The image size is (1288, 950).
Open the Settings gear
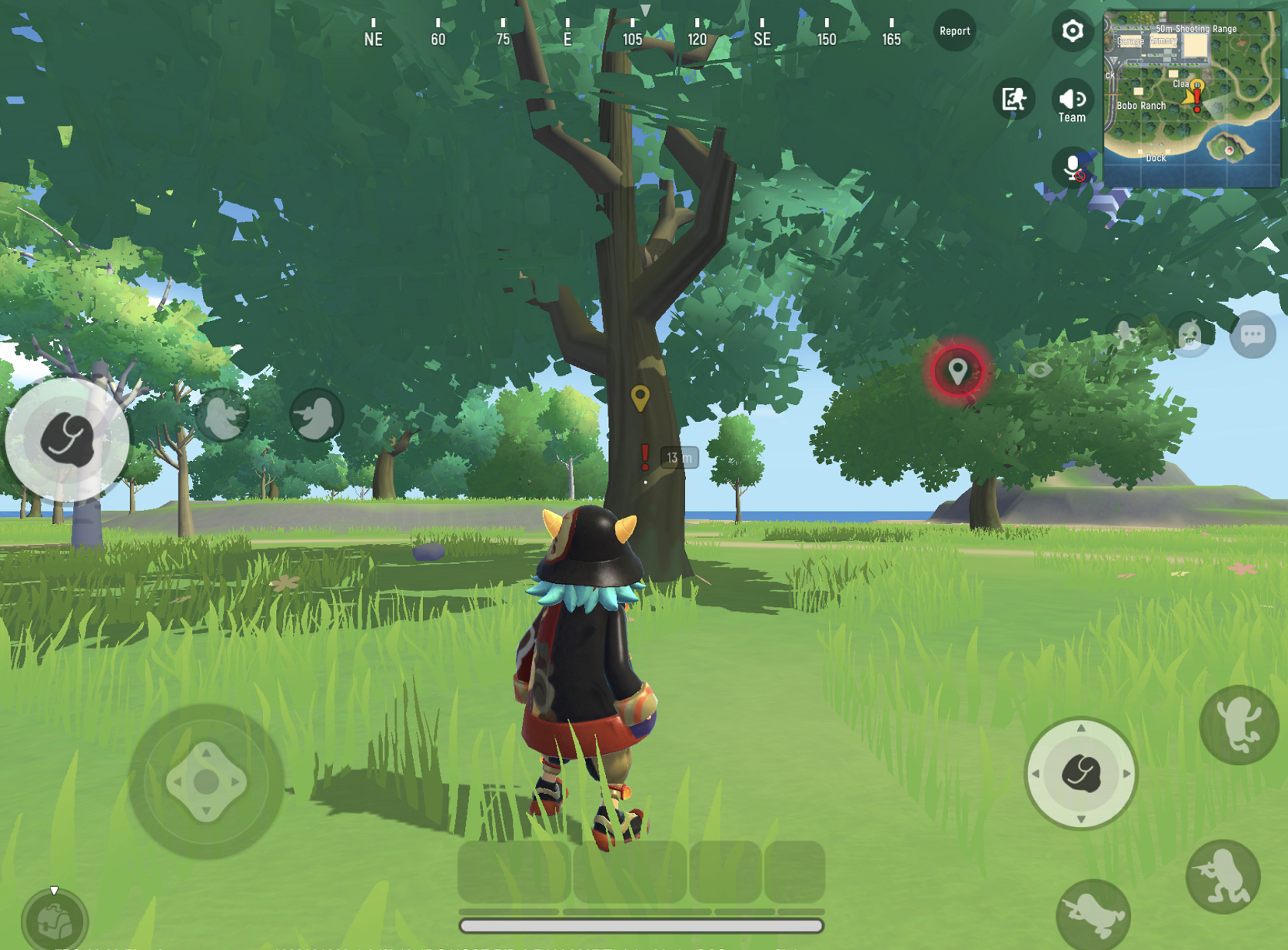[1072, 30]
